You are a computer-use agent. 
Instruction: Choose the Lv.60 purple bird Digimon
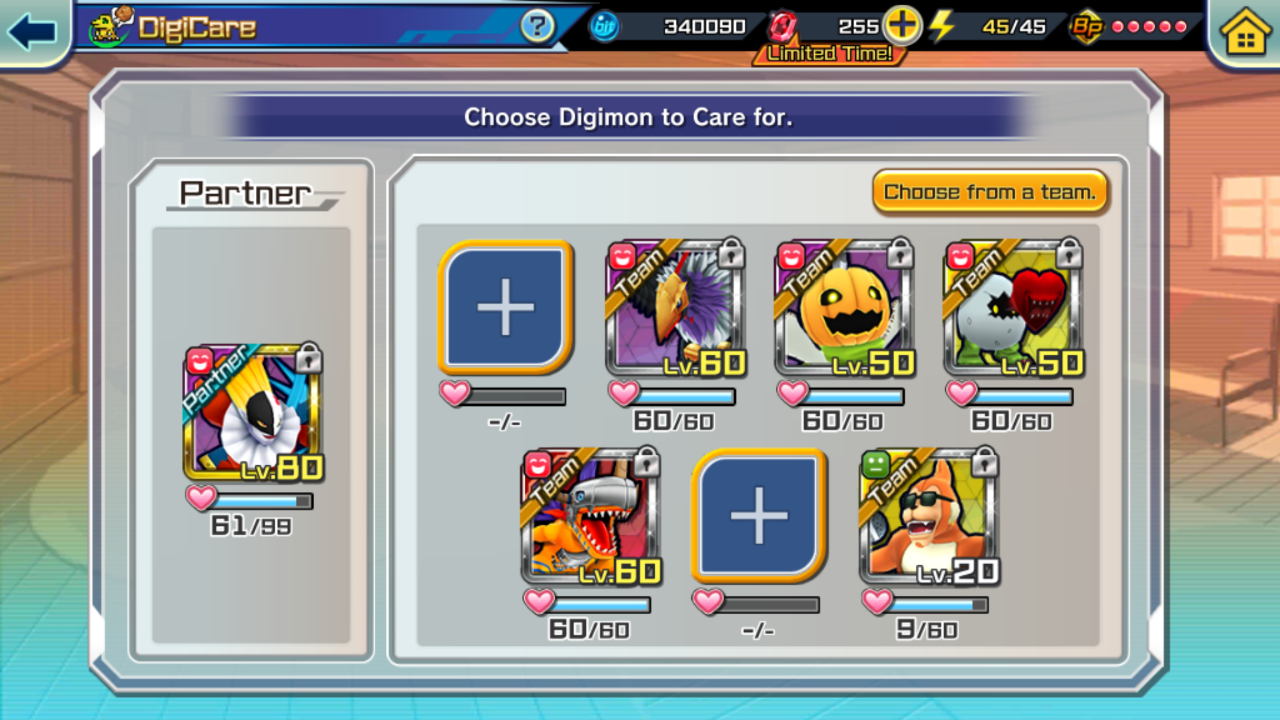[x=676, y=307]
